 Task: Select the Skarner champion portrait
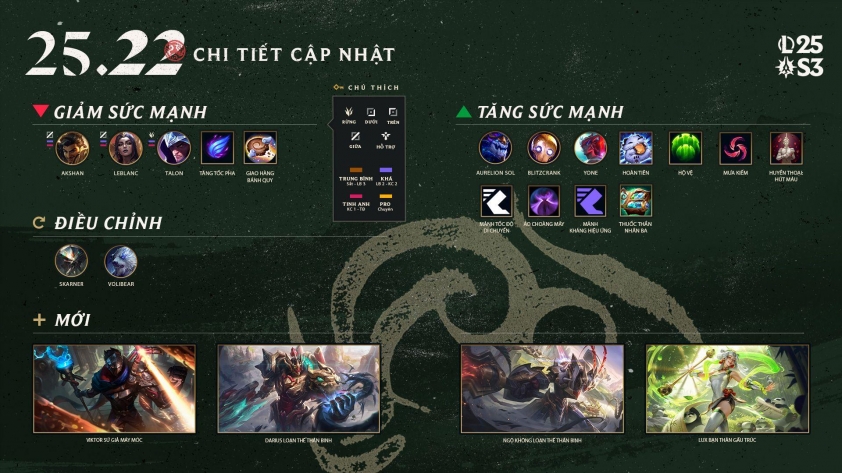[x=71, y=262]
